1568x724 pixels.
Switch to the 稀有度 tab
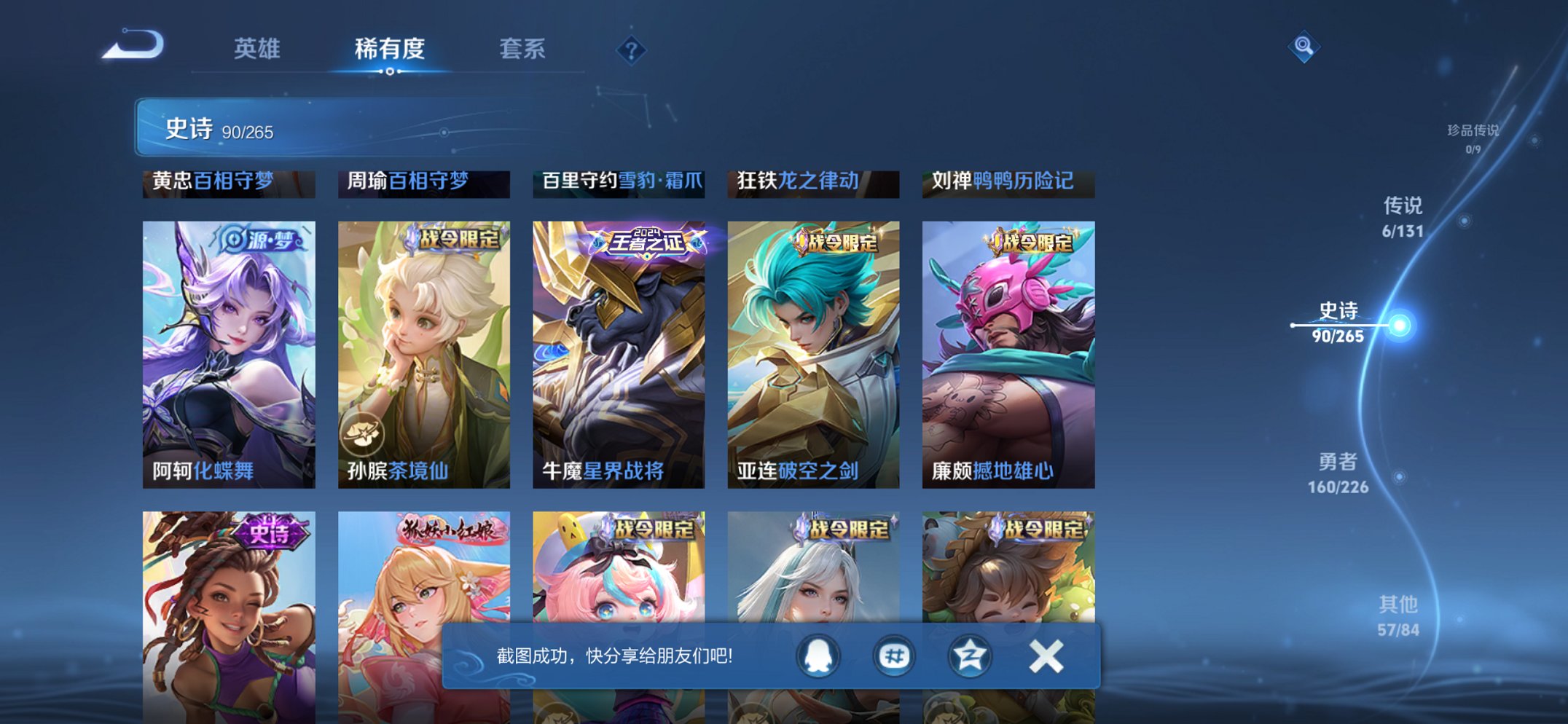click(x=391, y=47)
